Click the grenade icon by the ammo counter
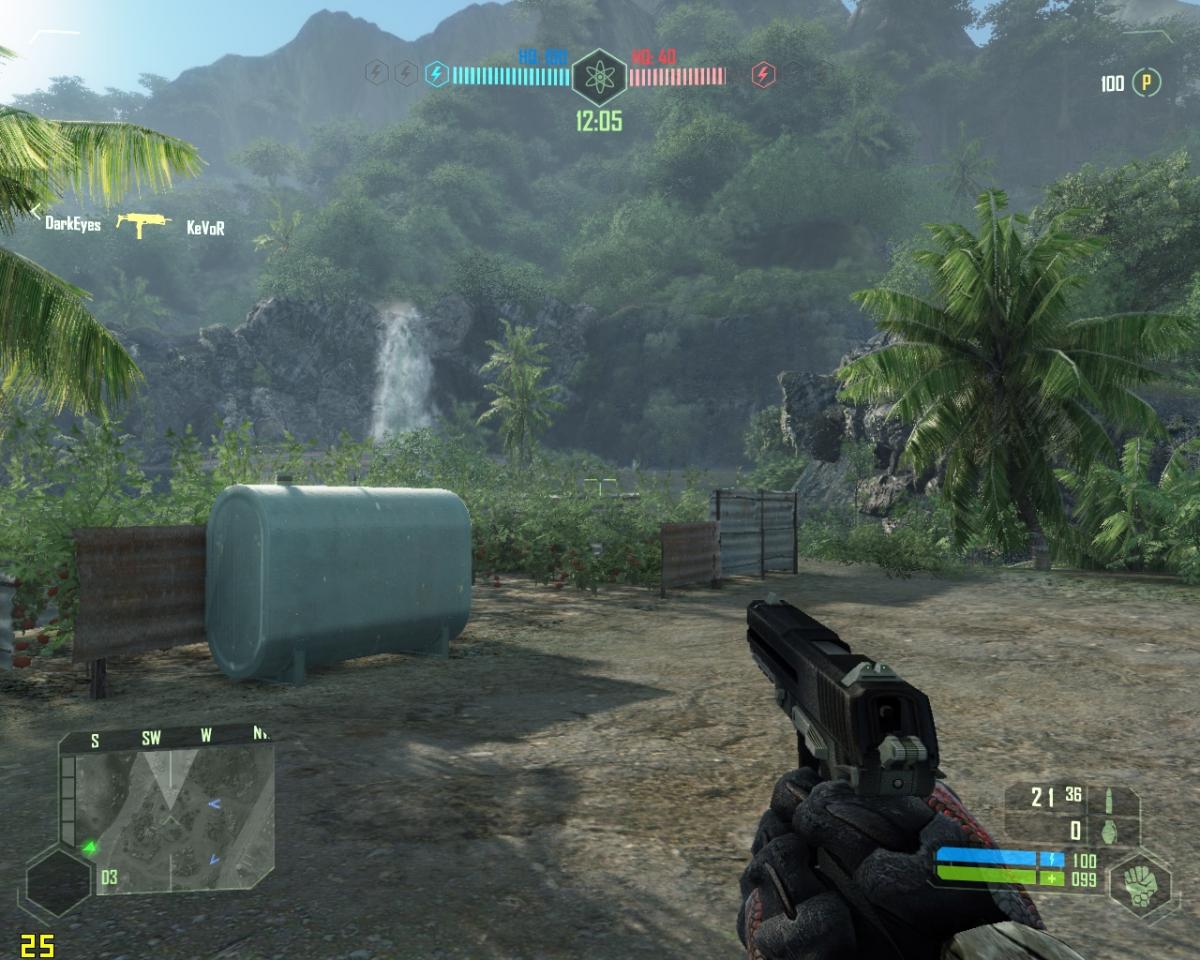The height and width of the screenshot is (960, 1200). tap(1109, 830)
